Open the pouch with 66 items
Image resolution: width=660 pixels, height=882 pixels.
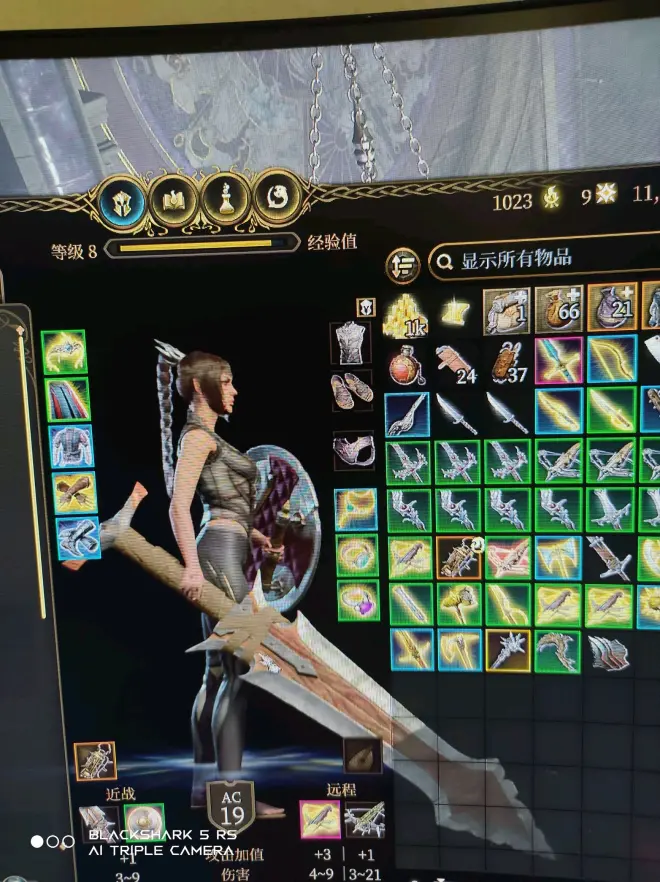(x=558, y=309)
